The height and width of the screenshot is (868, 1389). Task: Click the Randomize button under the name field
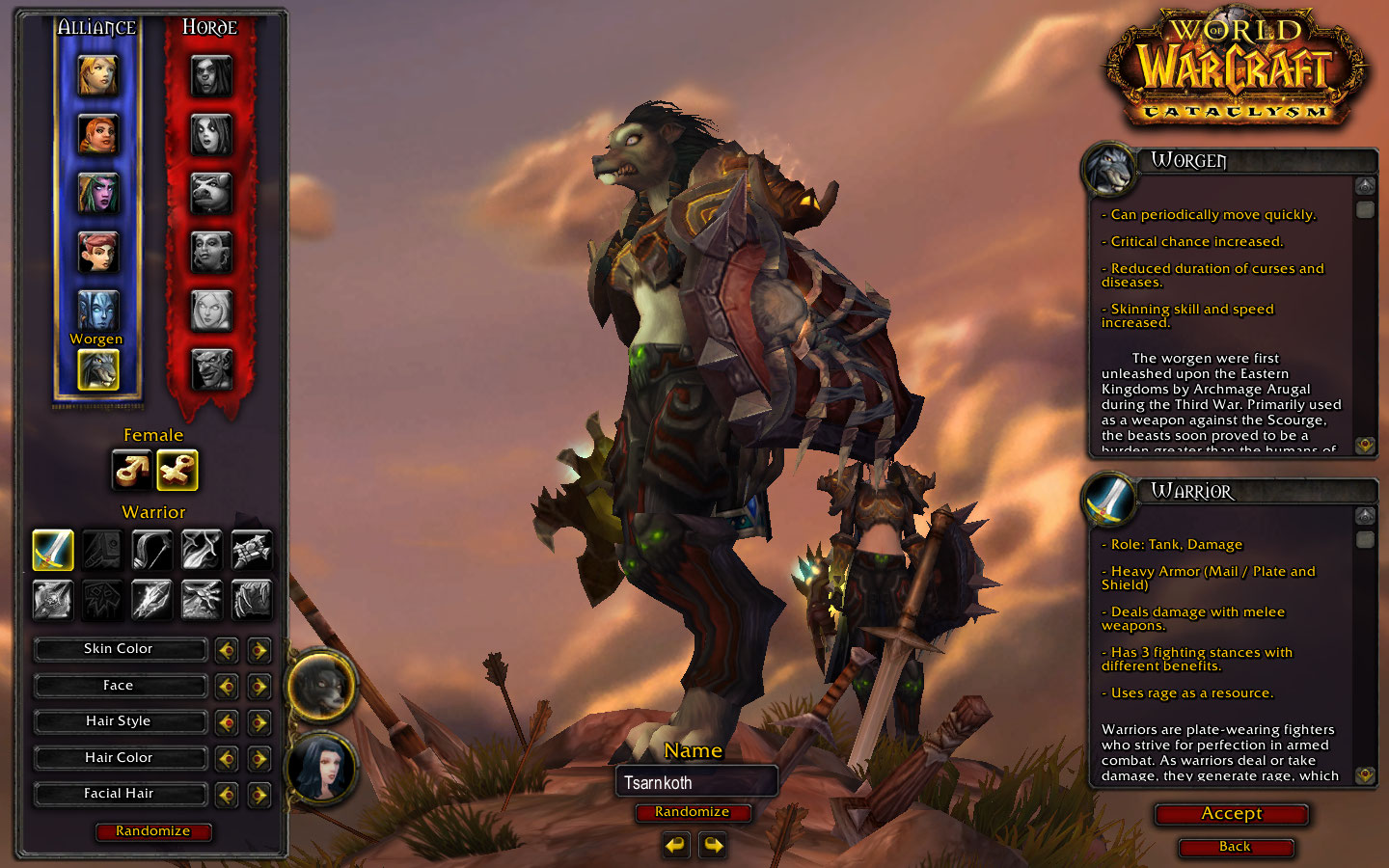tap(693, 812)
